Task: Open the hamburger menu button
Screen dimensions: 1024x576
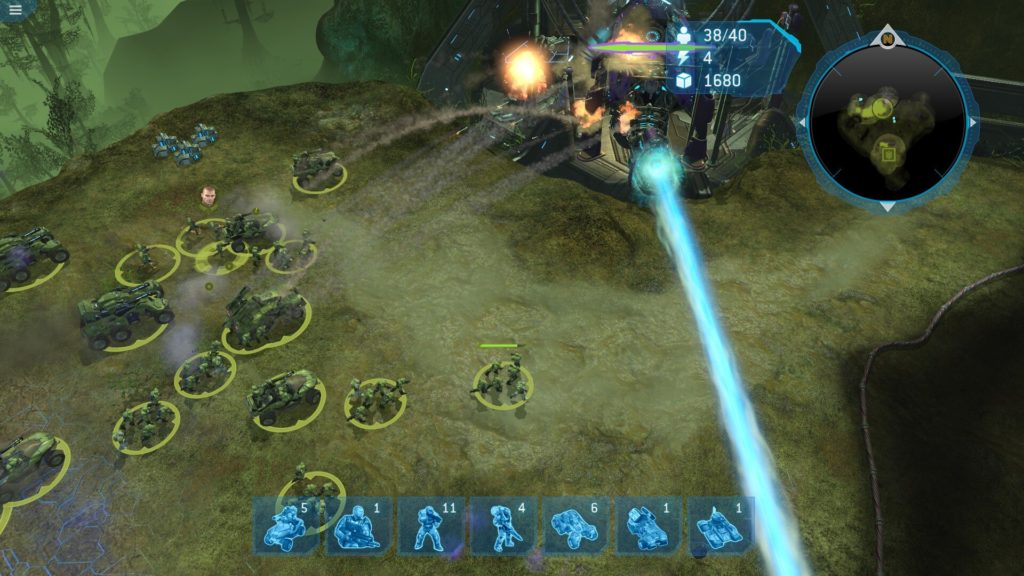Action: pos(17,8)
